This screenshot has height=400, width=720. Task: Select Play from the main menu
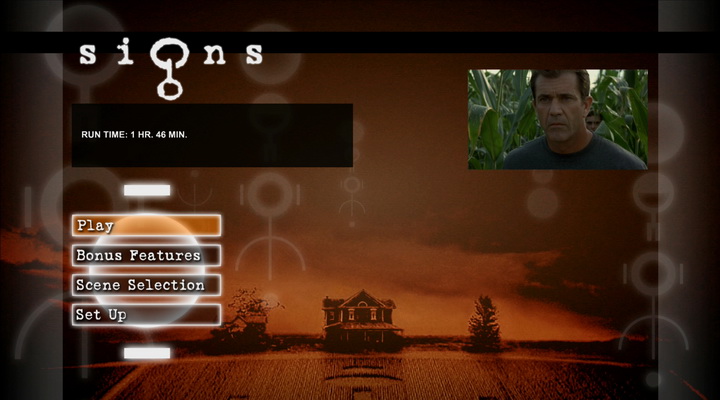[146, 226]
